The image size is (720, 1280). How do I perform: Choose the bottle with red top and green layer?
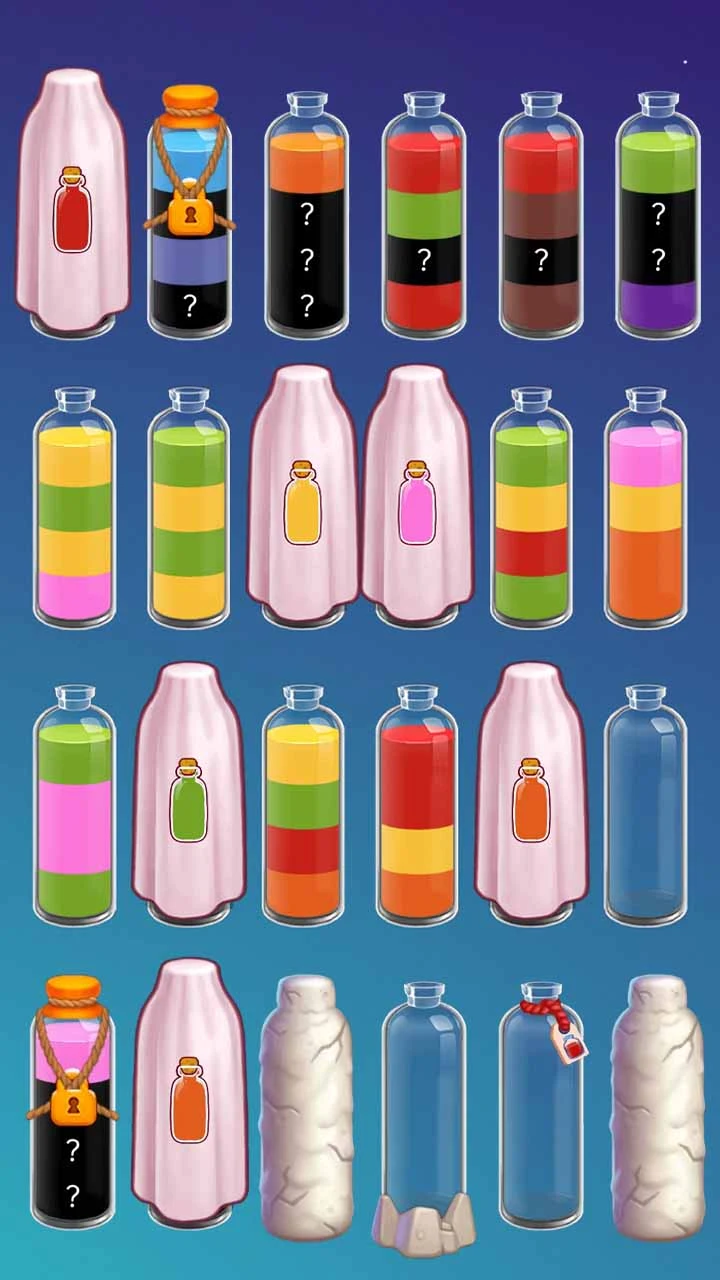click(x=423, y=215)
